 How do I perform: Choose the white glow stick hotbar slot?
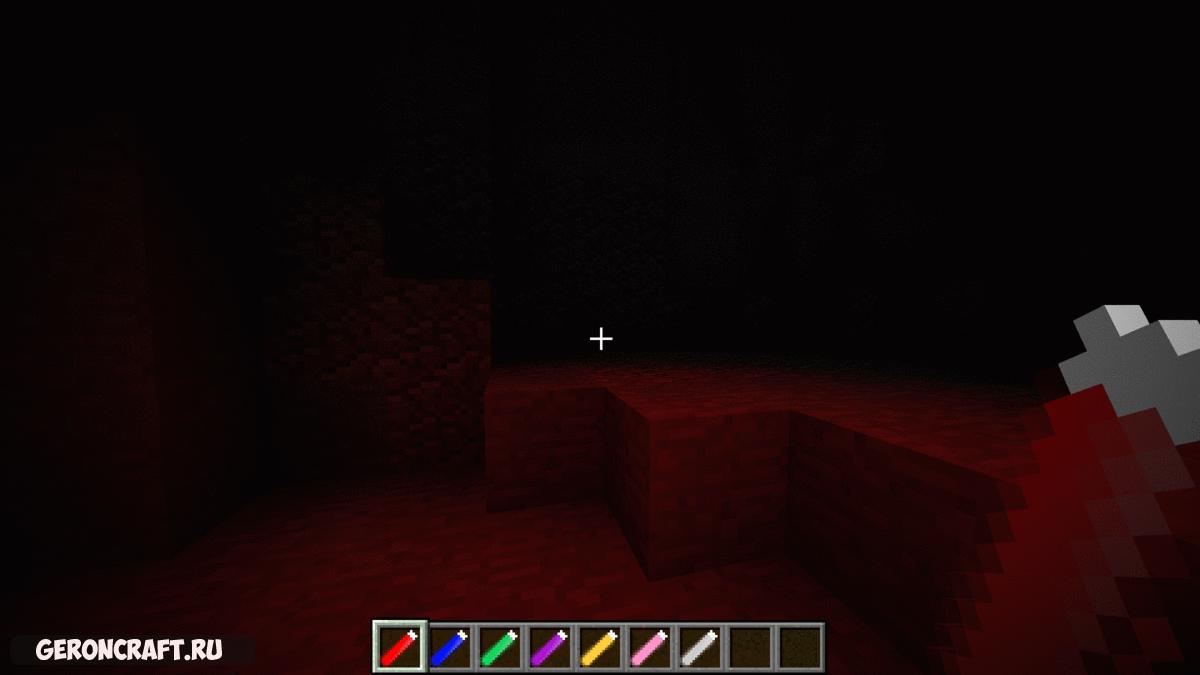coord(700,647)
